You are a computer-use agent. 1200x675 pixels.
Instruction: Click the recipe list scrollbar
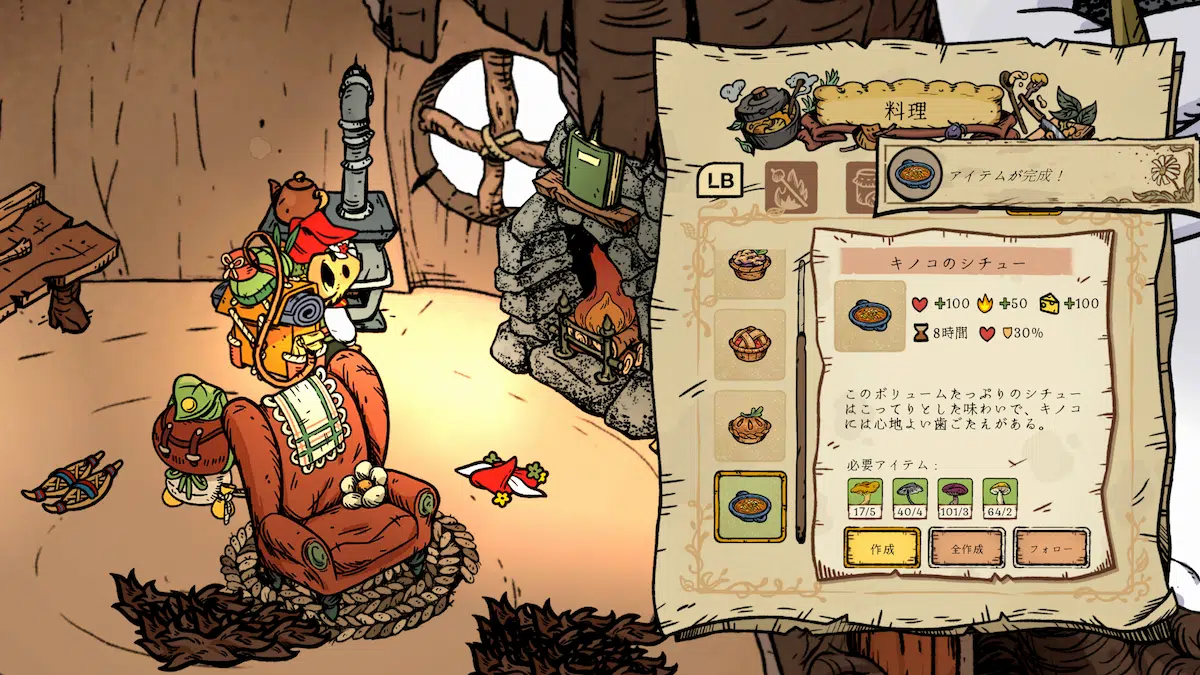click(800, 400)
